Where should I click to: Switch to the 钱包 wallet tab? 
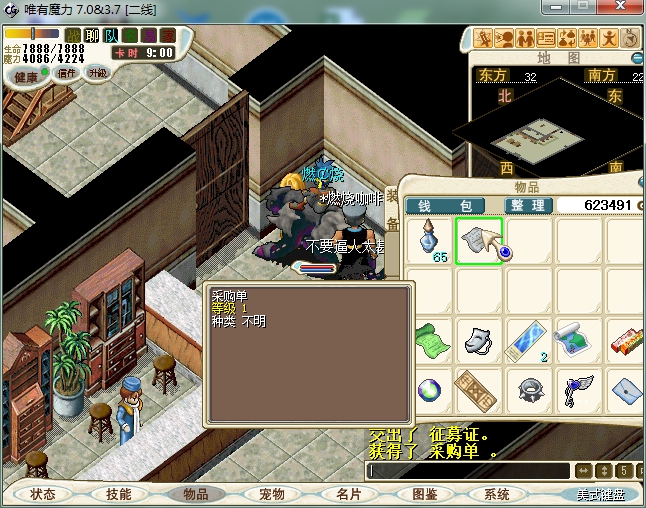click(444, 205)
